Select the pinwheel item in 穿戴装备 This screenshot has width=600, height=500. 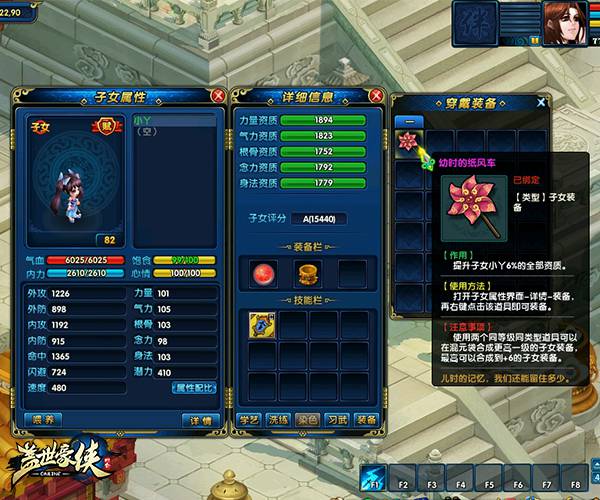(409, 143)
